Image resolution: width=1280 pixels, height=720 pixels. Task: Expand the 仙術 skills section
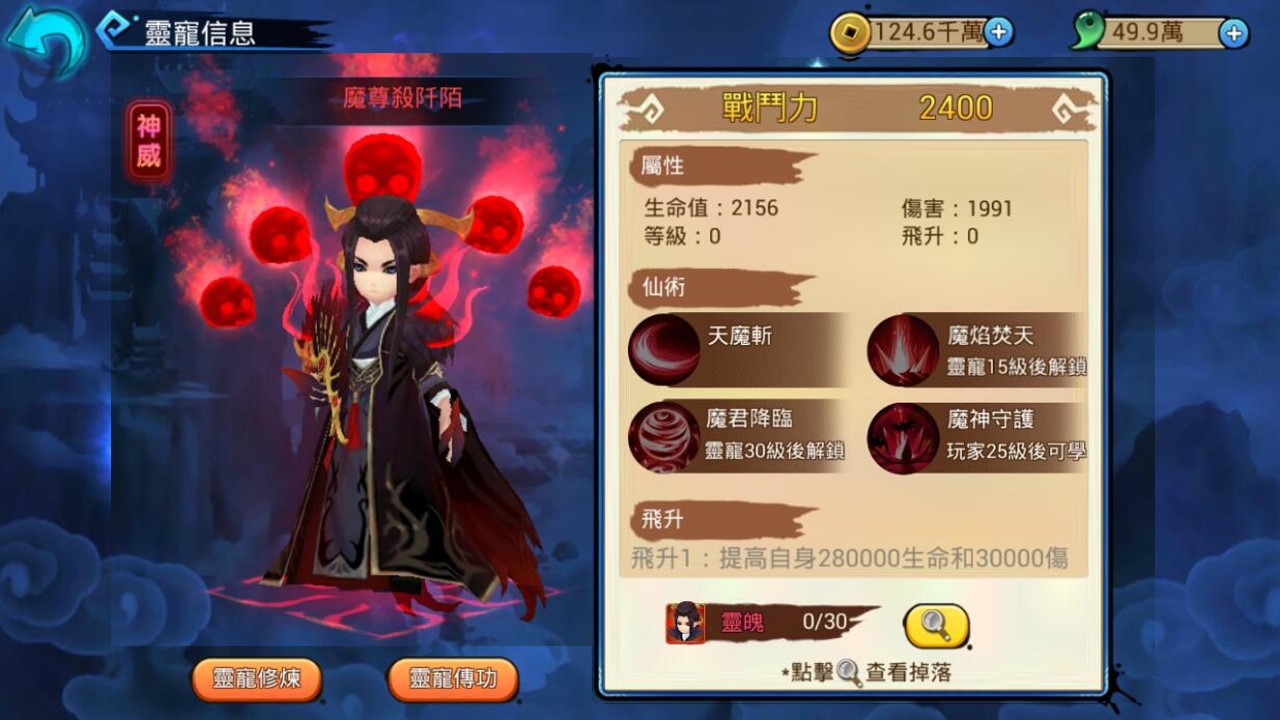click(x=663, y=288)
